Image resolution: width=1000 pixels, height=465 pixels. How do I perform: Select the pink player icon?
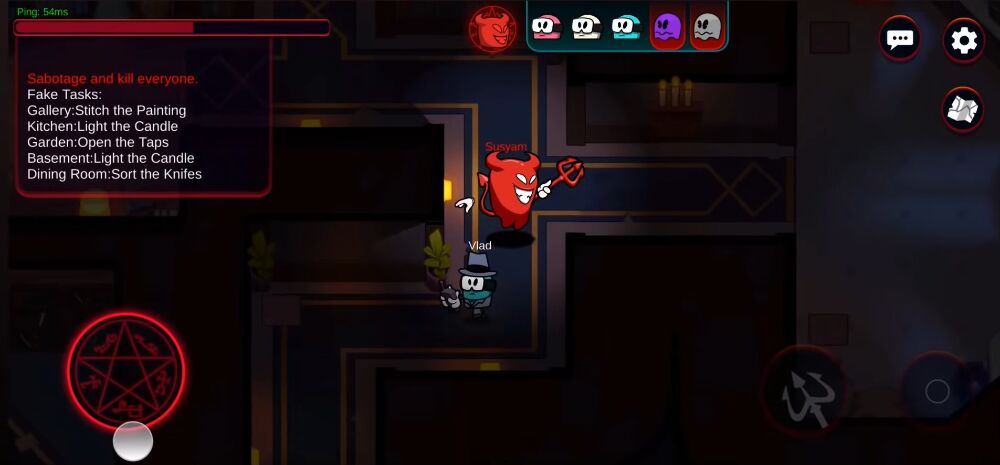coord(546,27)
